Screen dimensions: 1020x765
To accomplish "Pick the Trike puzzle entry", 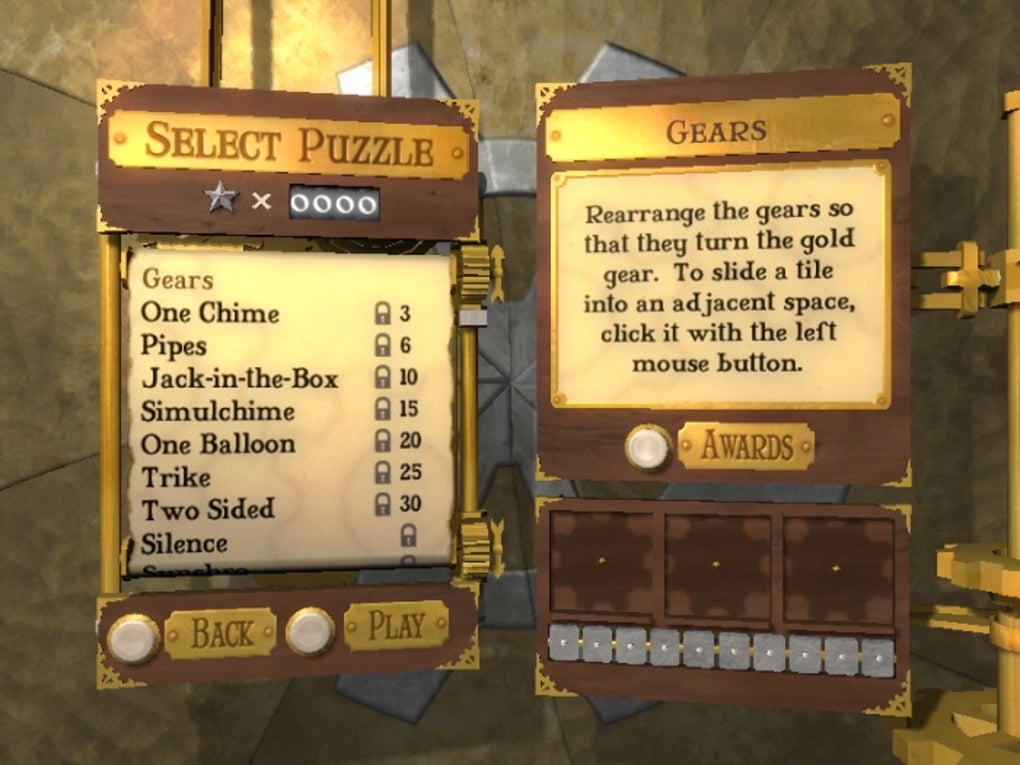I will [x=176, y=476].
